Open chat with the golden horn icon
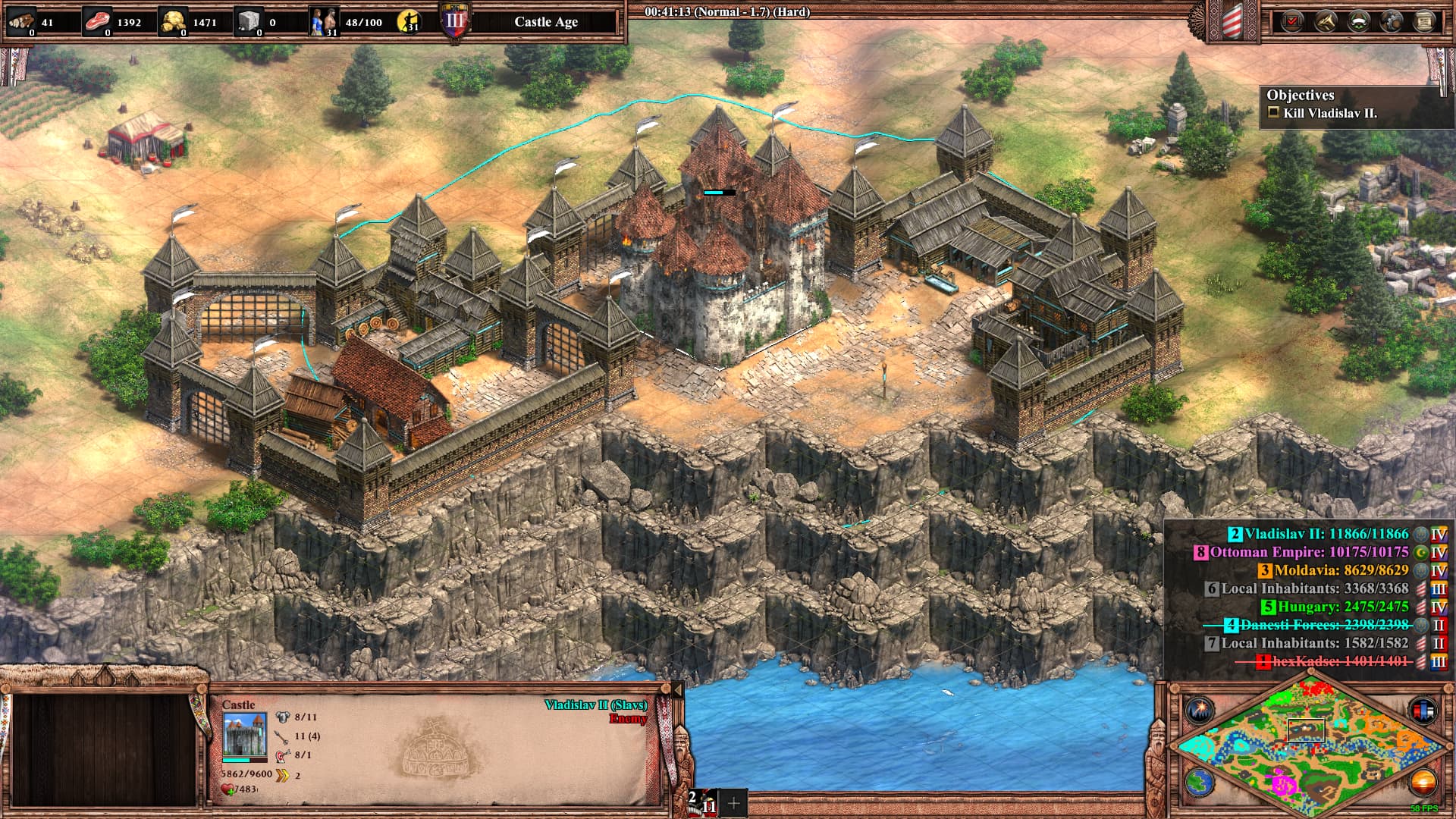 [x=1324, y=21]
